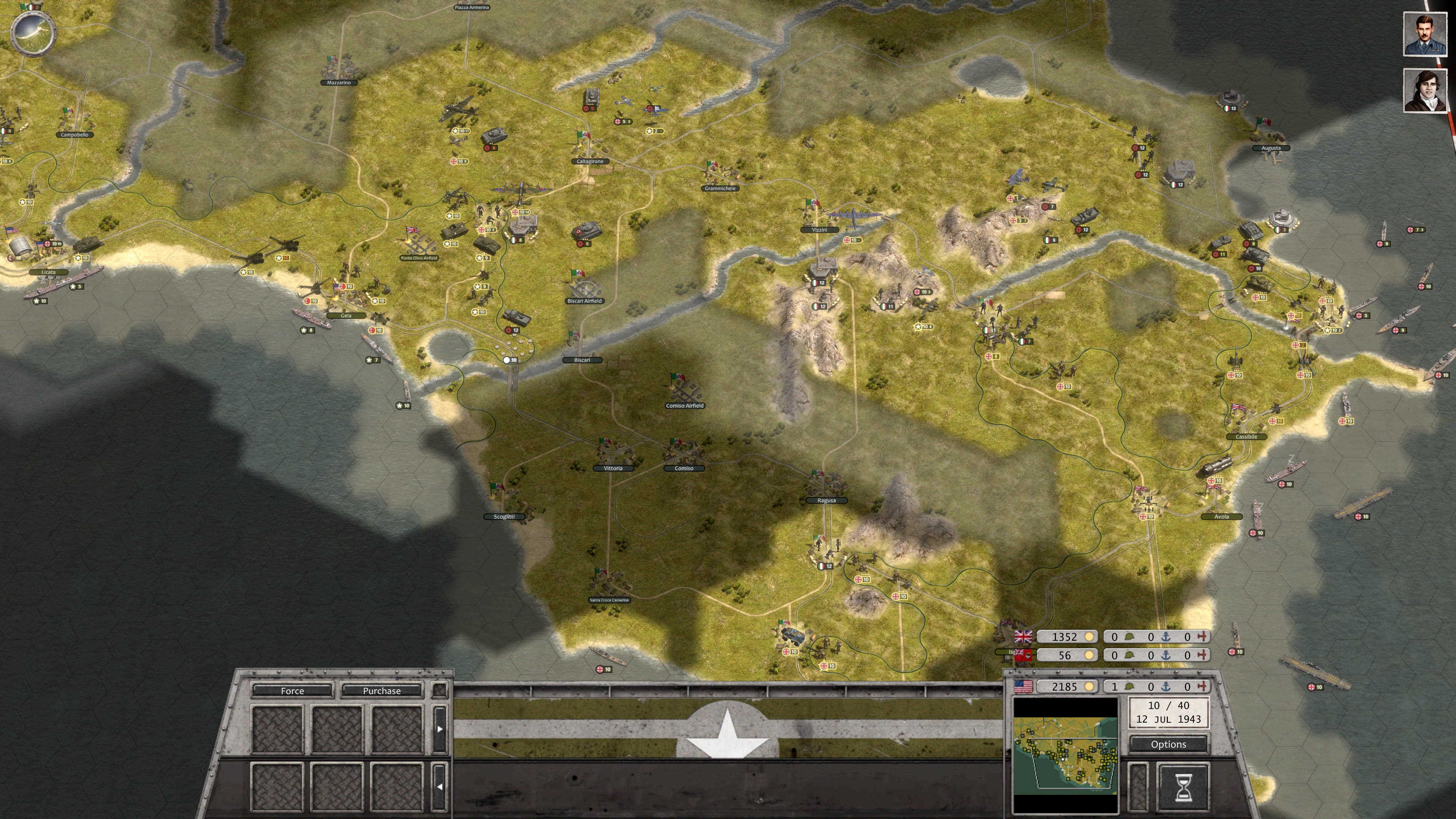The height and width of the screenshot is (819, 1456).
Task: Select the United States flag
Action: pyautogui.click(x=1024, y=686)
